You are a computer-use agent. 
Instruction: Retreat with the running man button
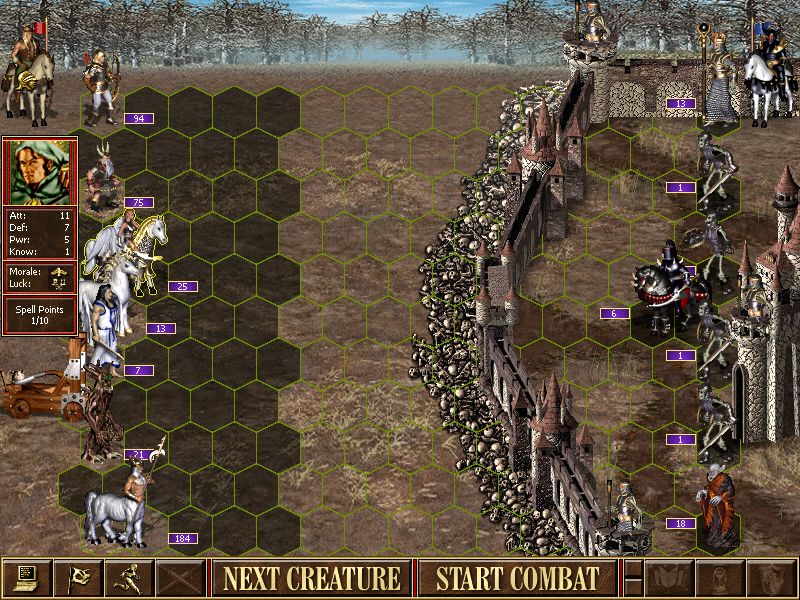[129, 578]
